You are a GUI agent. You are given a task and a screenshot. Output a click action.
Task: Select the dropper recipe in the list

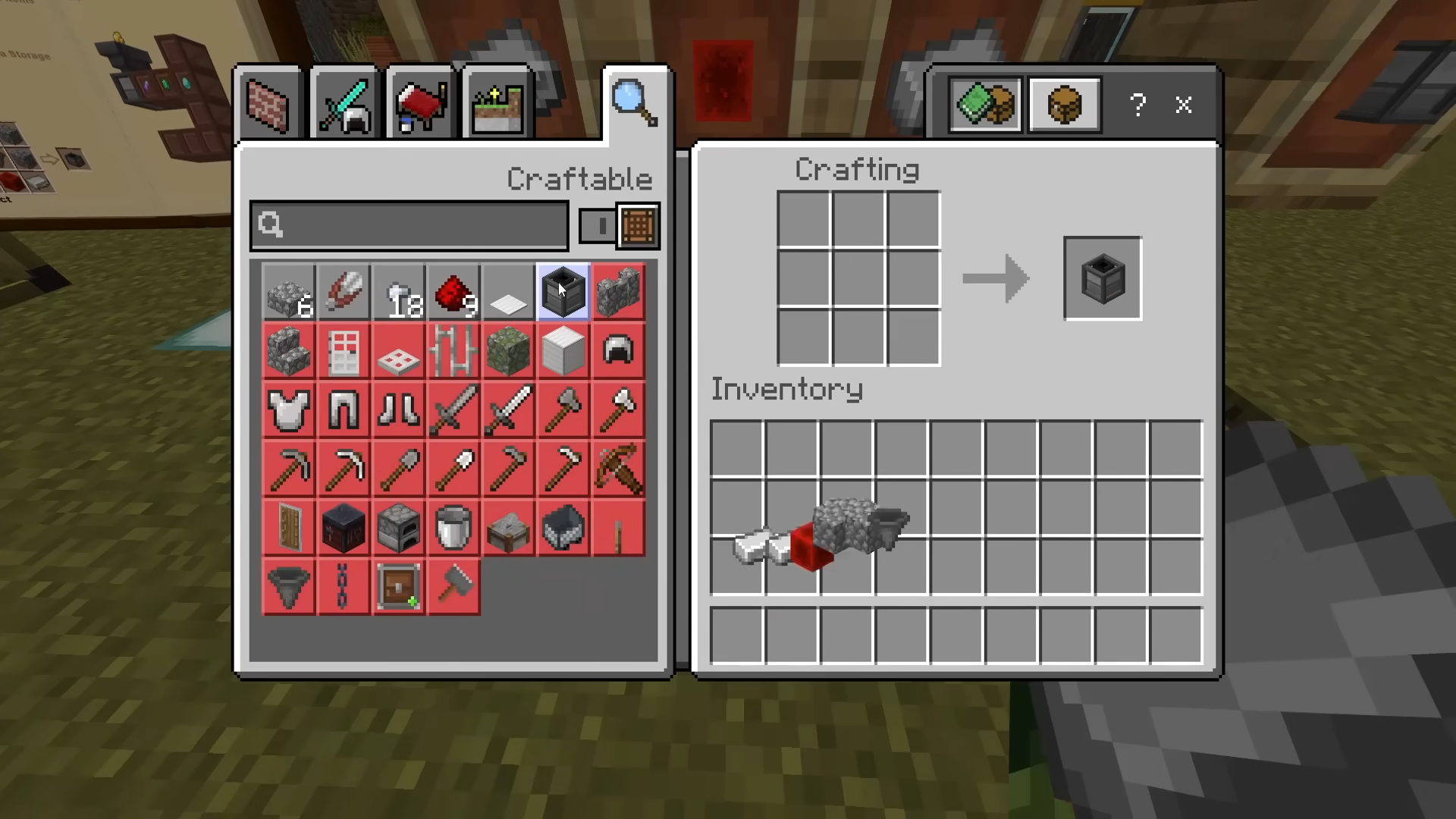(x=563, y=292)
